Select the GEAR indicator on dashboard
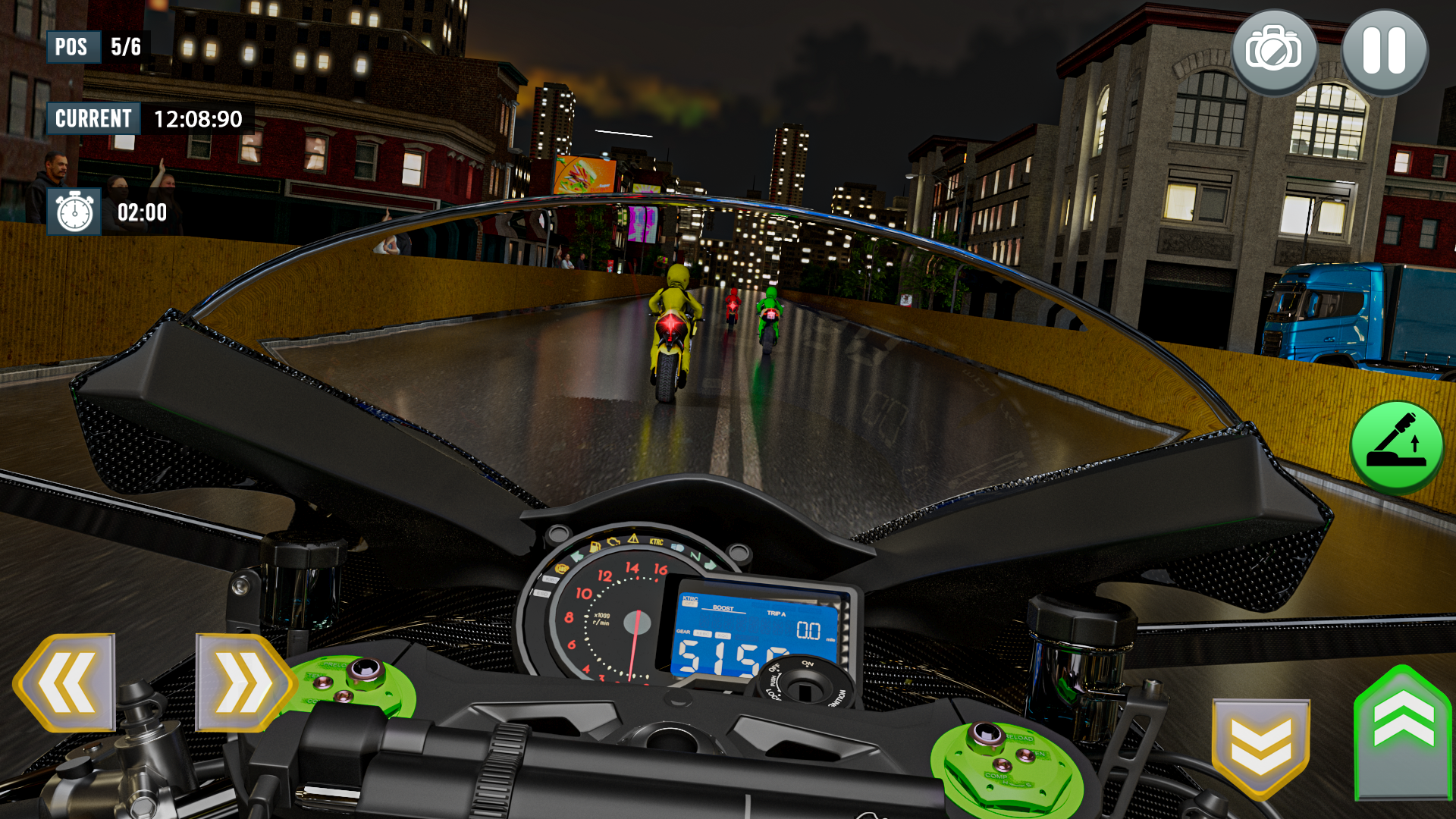Screen dimensions: 1456x819 tap(684, 632)
